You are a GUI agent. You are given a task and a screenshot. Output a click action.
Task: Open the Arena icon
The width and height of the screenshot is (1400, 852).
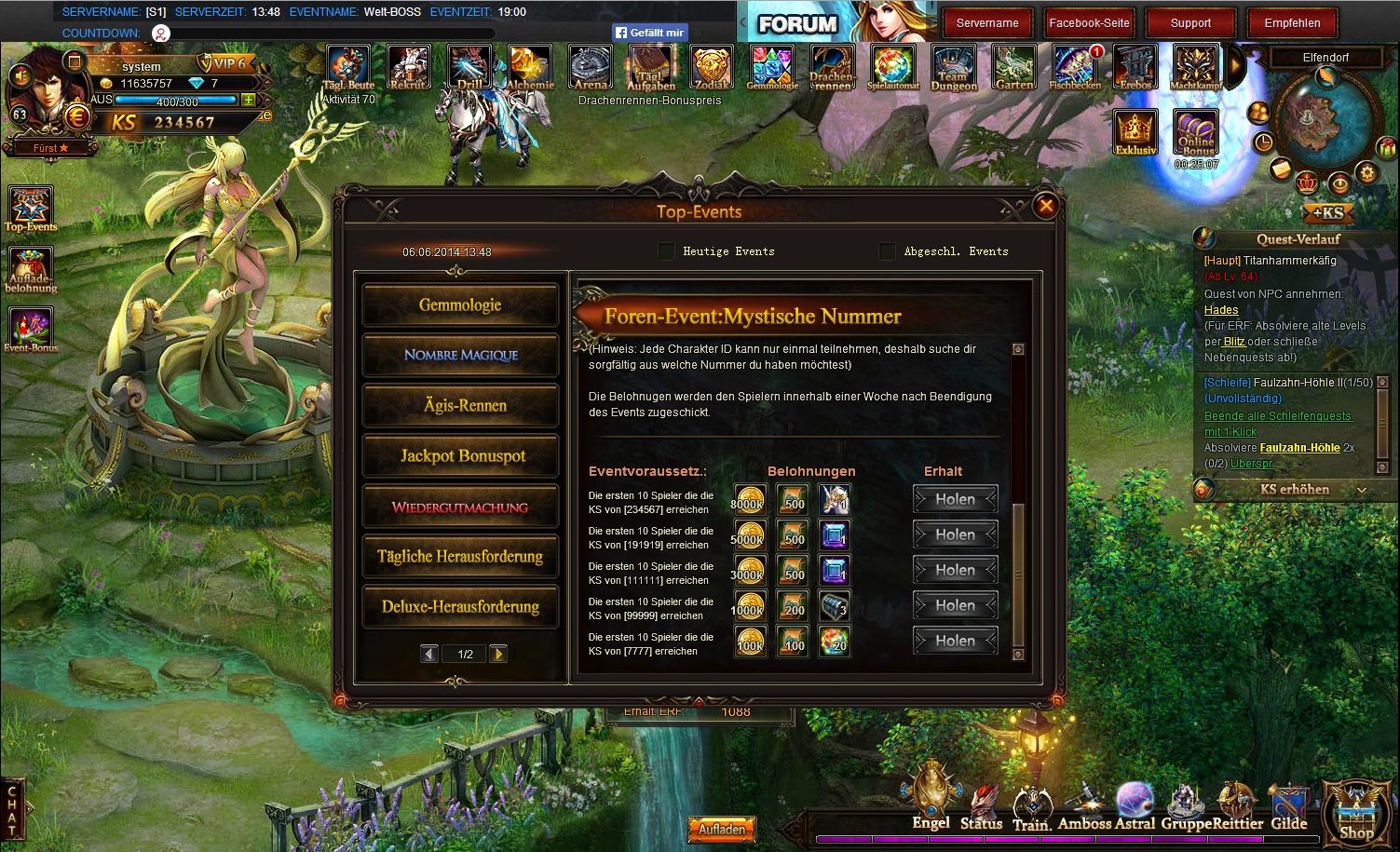pos(591,68)
